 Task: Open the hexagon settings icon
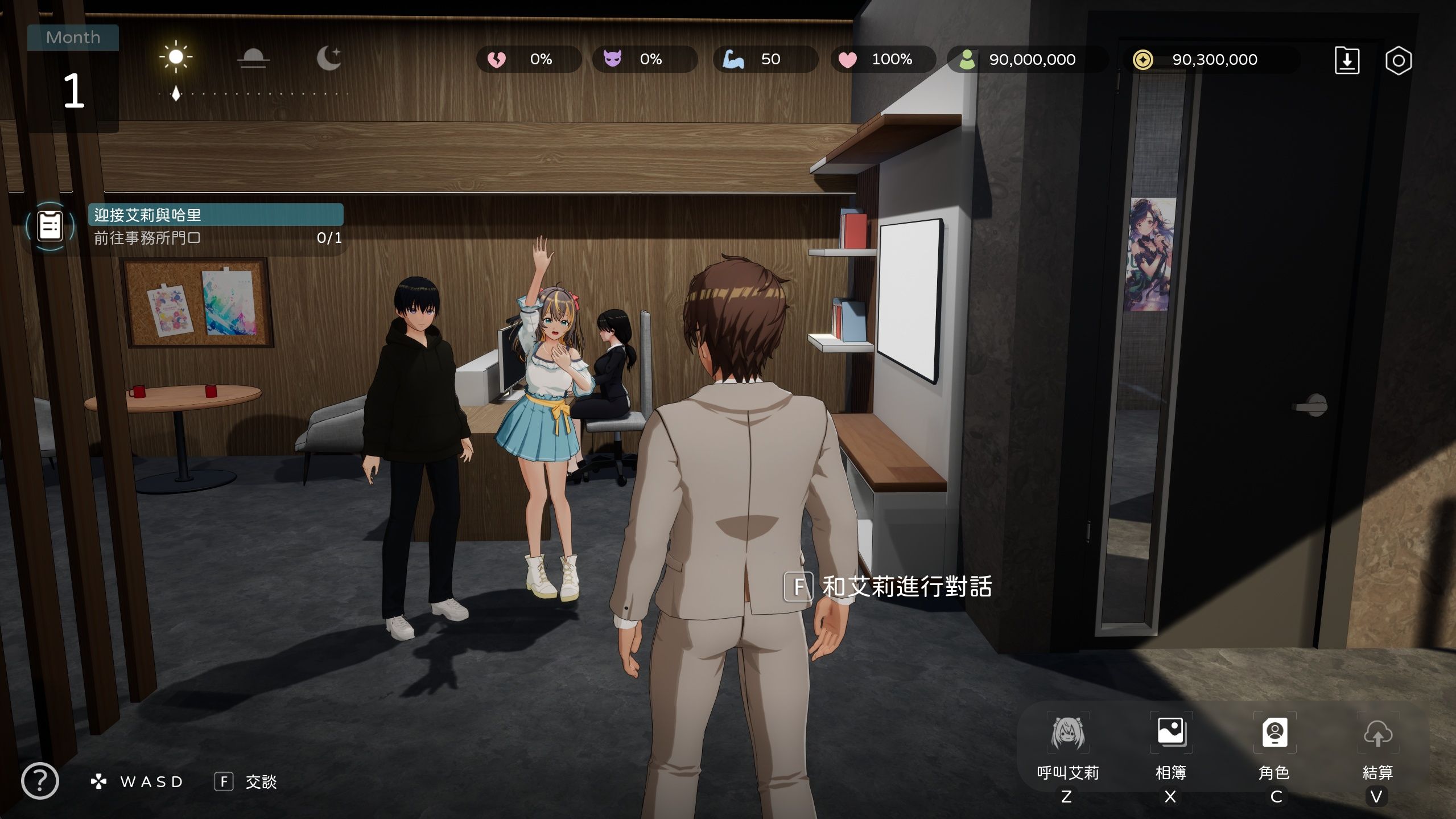(1398, 61)
